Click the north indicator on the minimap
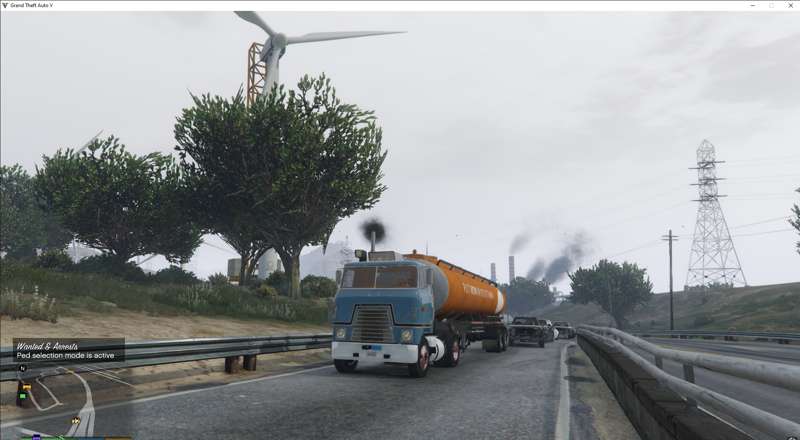The height and width of the screenshot is (440, 800). 22,368
